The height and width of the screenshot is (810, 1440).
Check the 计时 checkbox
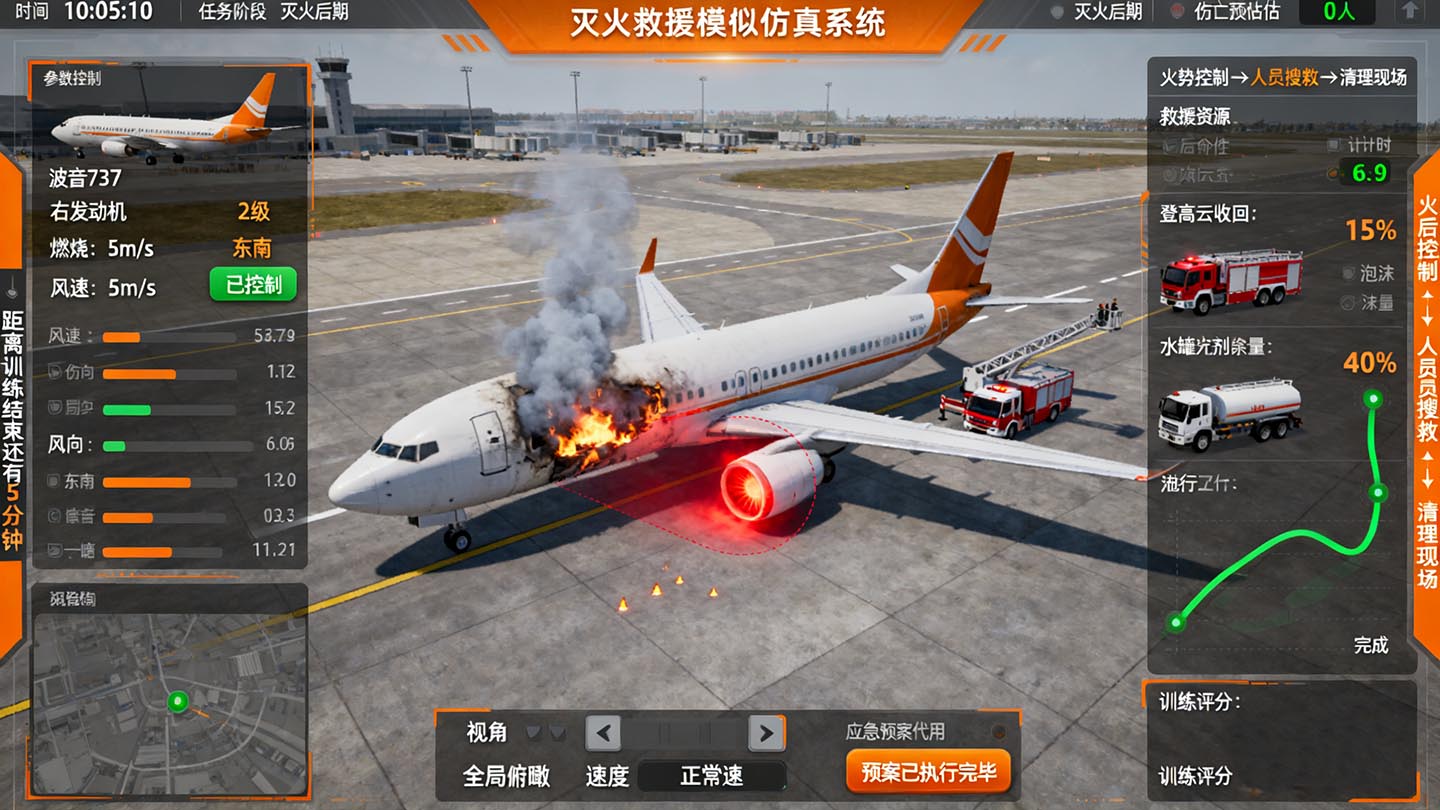click(1336, 145)
